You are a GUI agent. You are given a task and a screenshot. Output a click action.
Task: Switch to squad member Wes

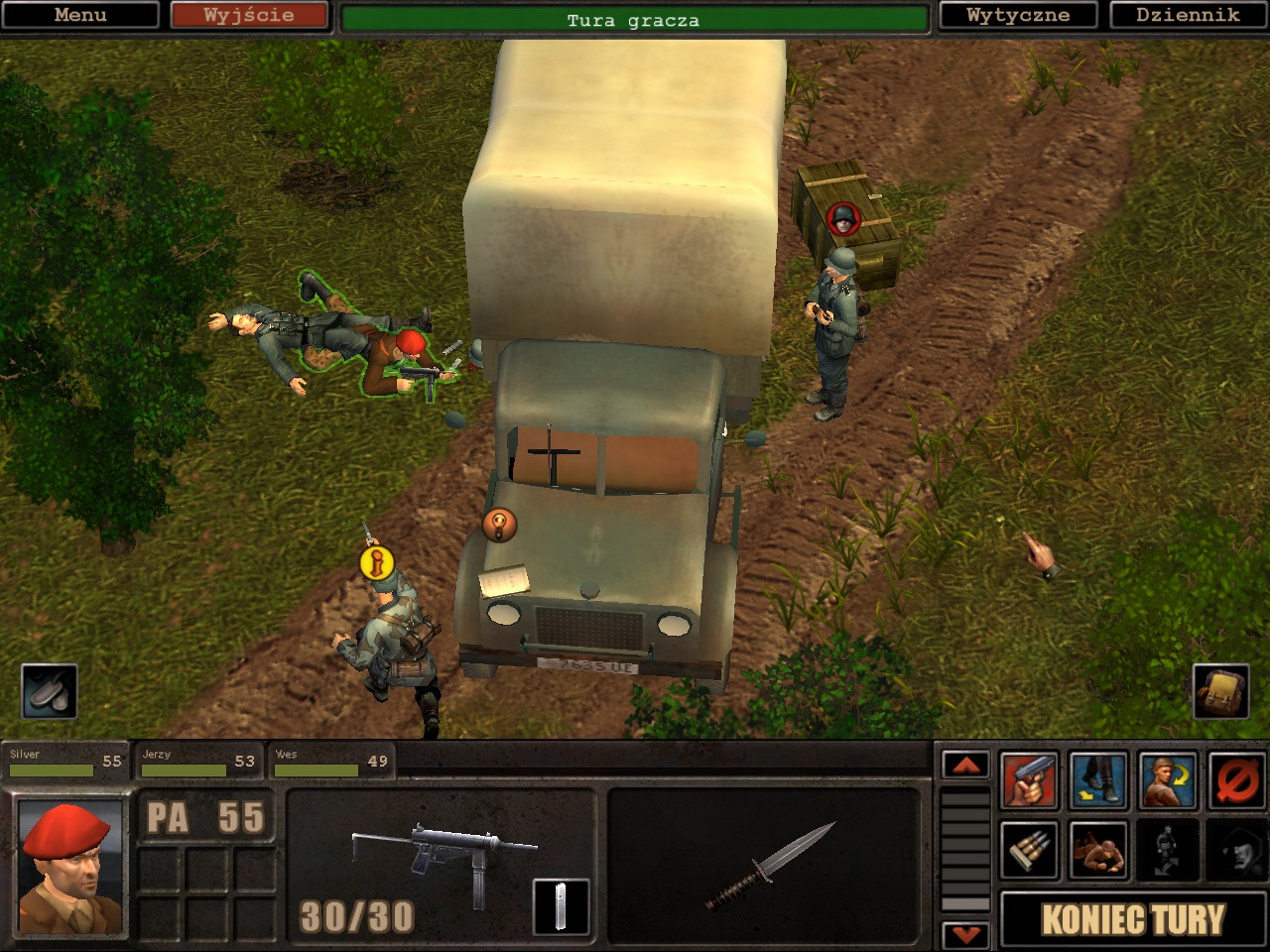point(330,762)
